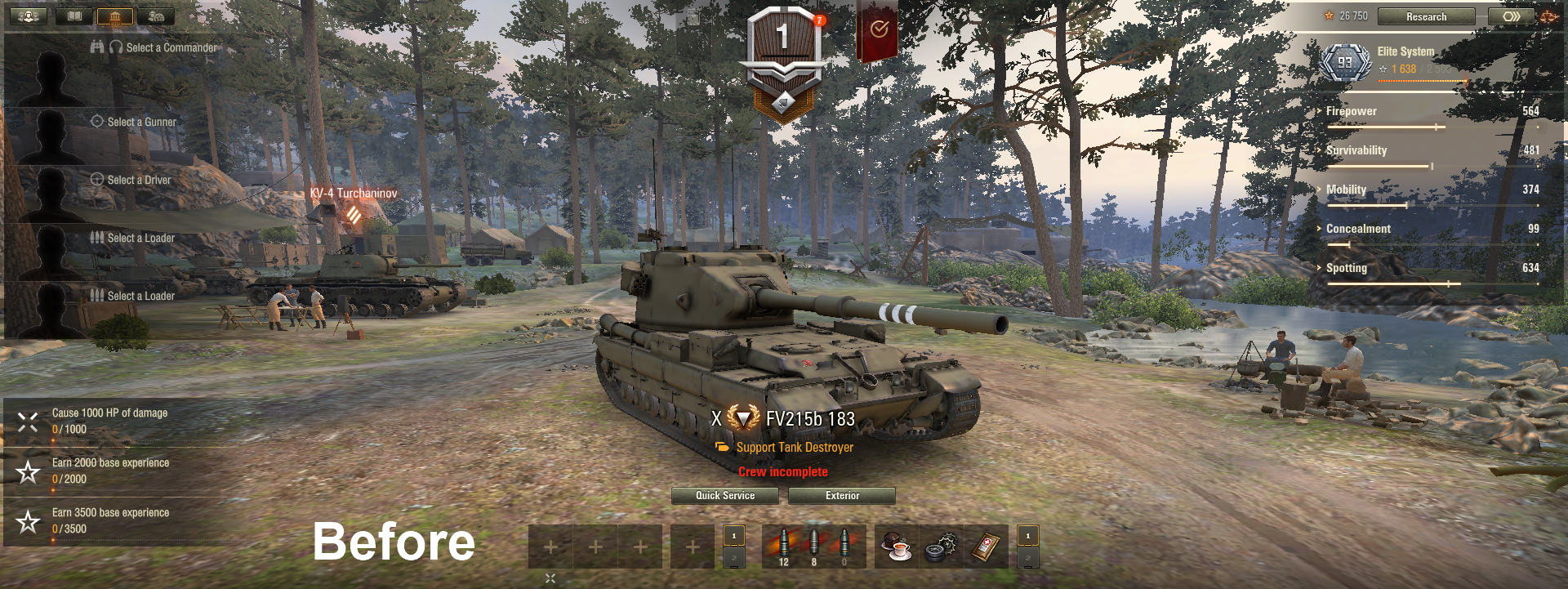Assign a crew member as Driver
Image resolution: width=1568 pixels, height=589 pixels.
[x=139, y=180]
